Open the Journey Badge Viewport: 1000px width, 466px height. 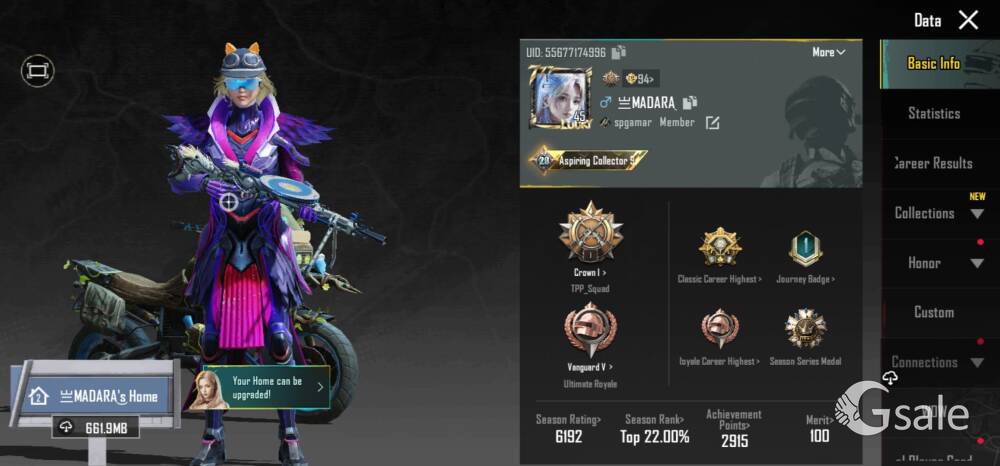805,249
